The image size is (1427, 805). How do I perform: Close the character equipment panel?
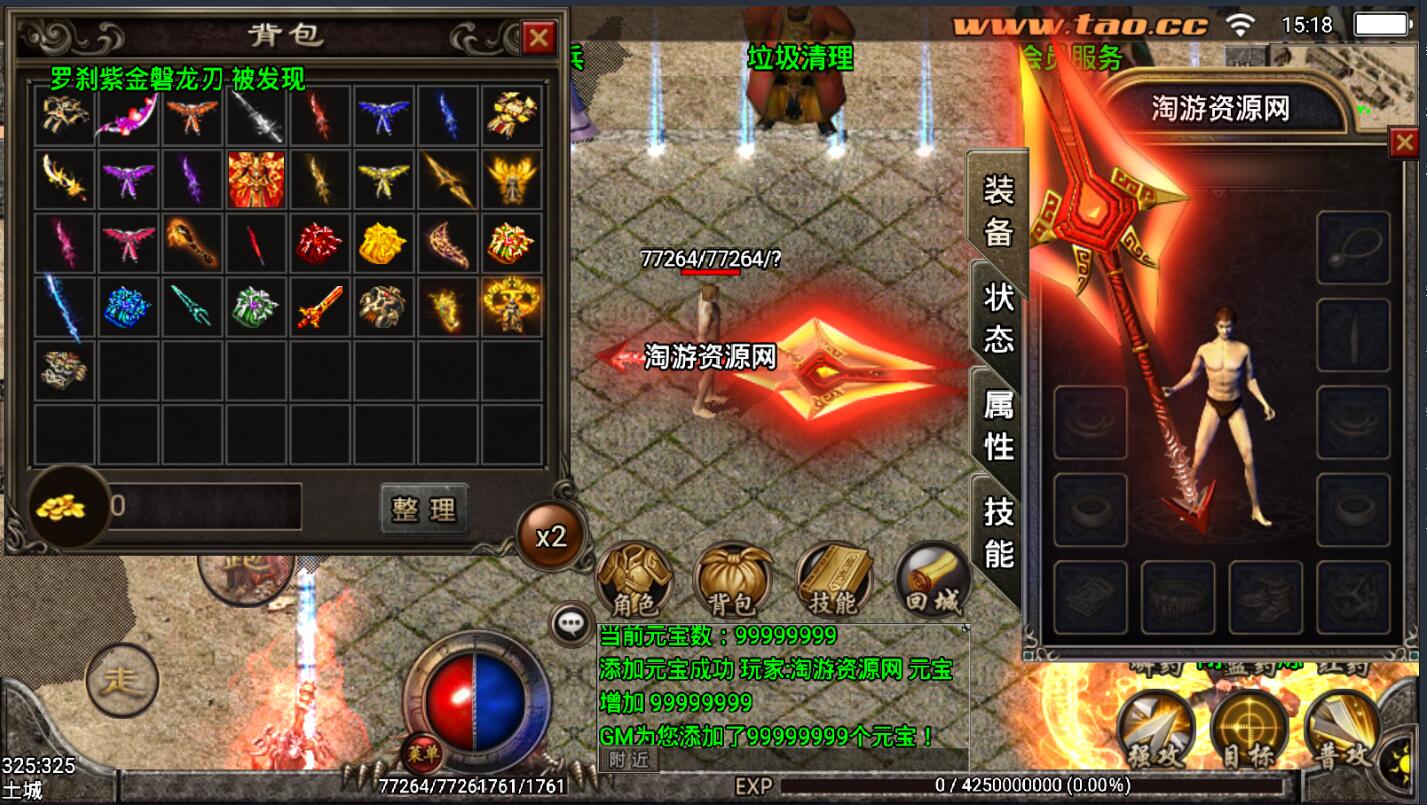[1404, 144]
